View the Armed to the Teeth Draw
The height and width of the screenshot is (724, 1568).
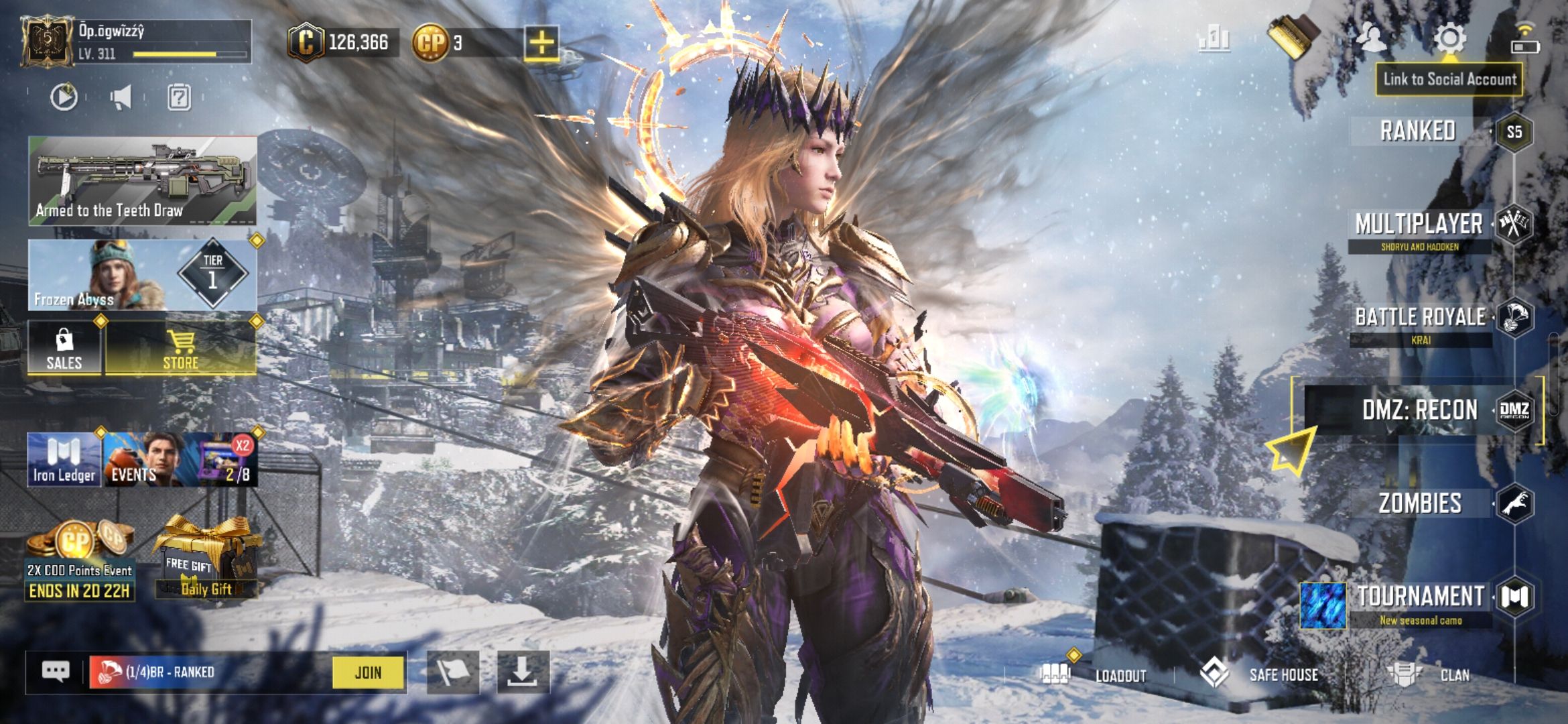pyautogui.click(x=142, y=180)
